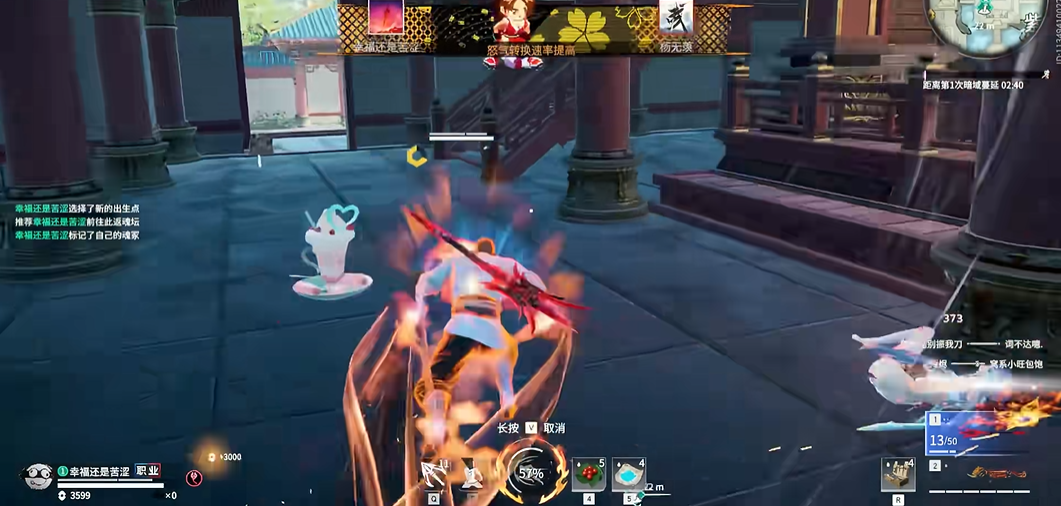Select 杨无羡 player card in top banner
1061x506 pixels.
coord(676,24)
